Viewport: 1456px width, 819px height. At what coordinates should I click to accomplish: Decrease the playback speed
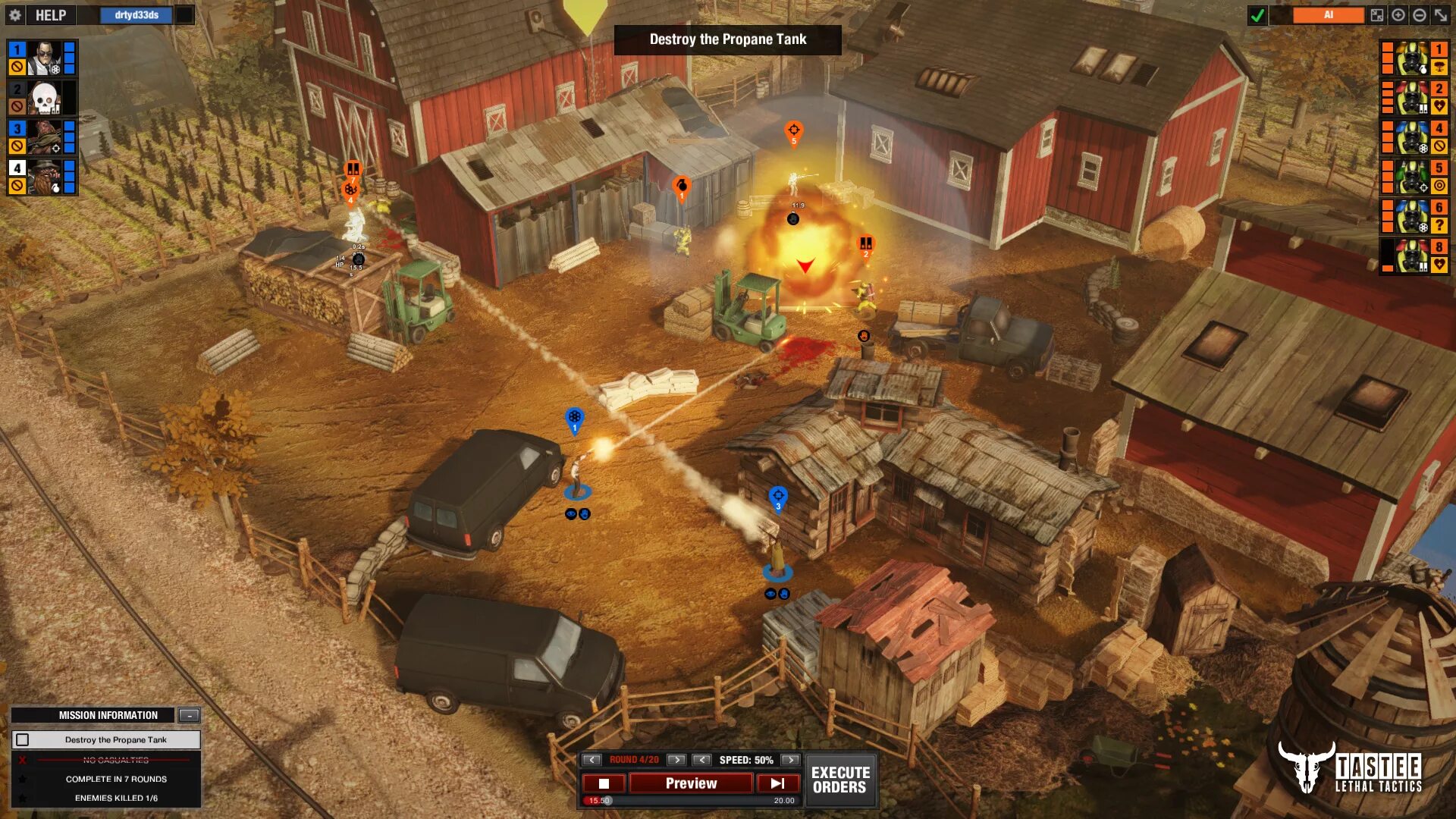(x=702, y=760)
